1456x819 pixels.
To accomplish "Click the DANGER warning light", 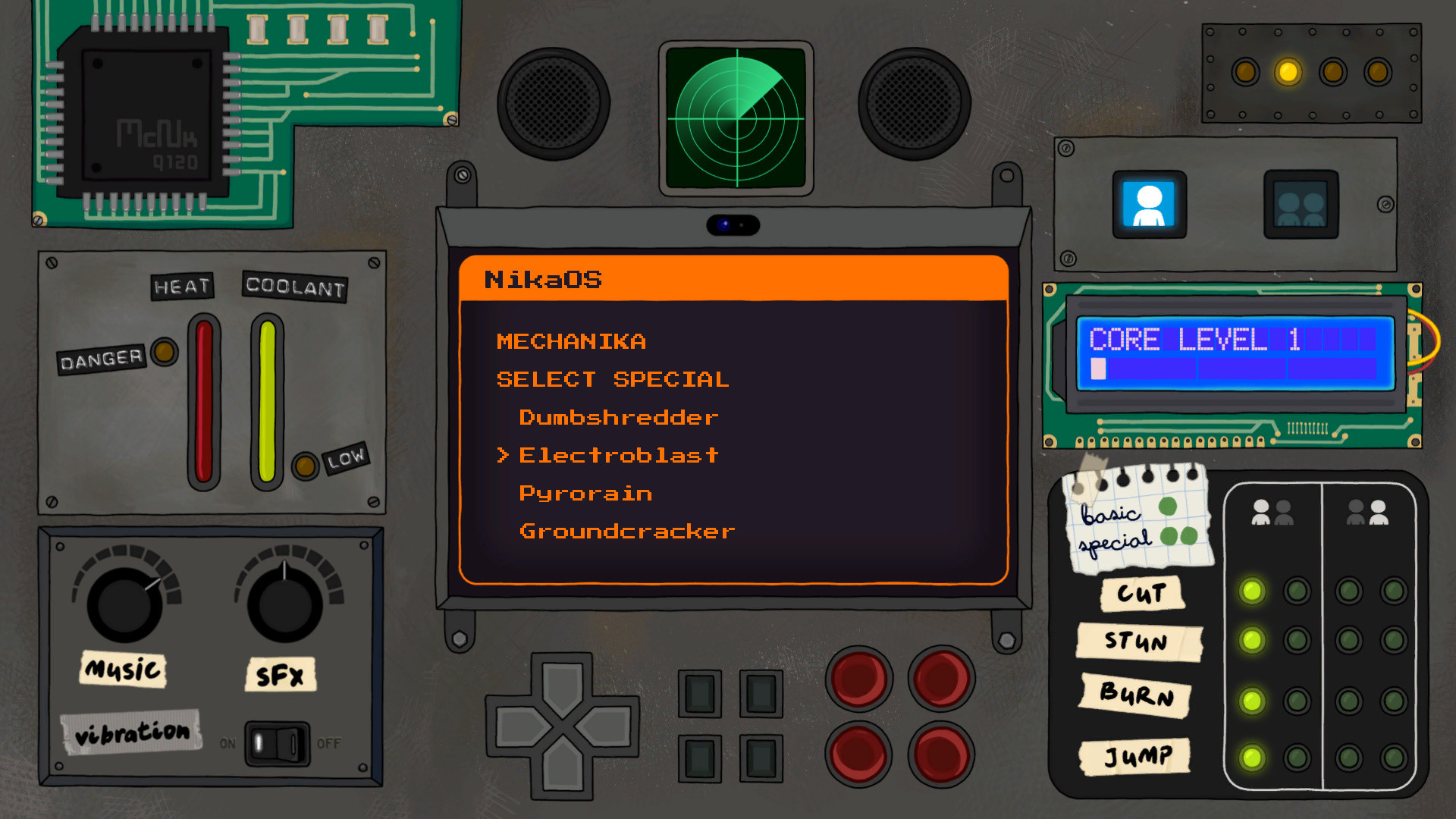I will coord(164,350).
